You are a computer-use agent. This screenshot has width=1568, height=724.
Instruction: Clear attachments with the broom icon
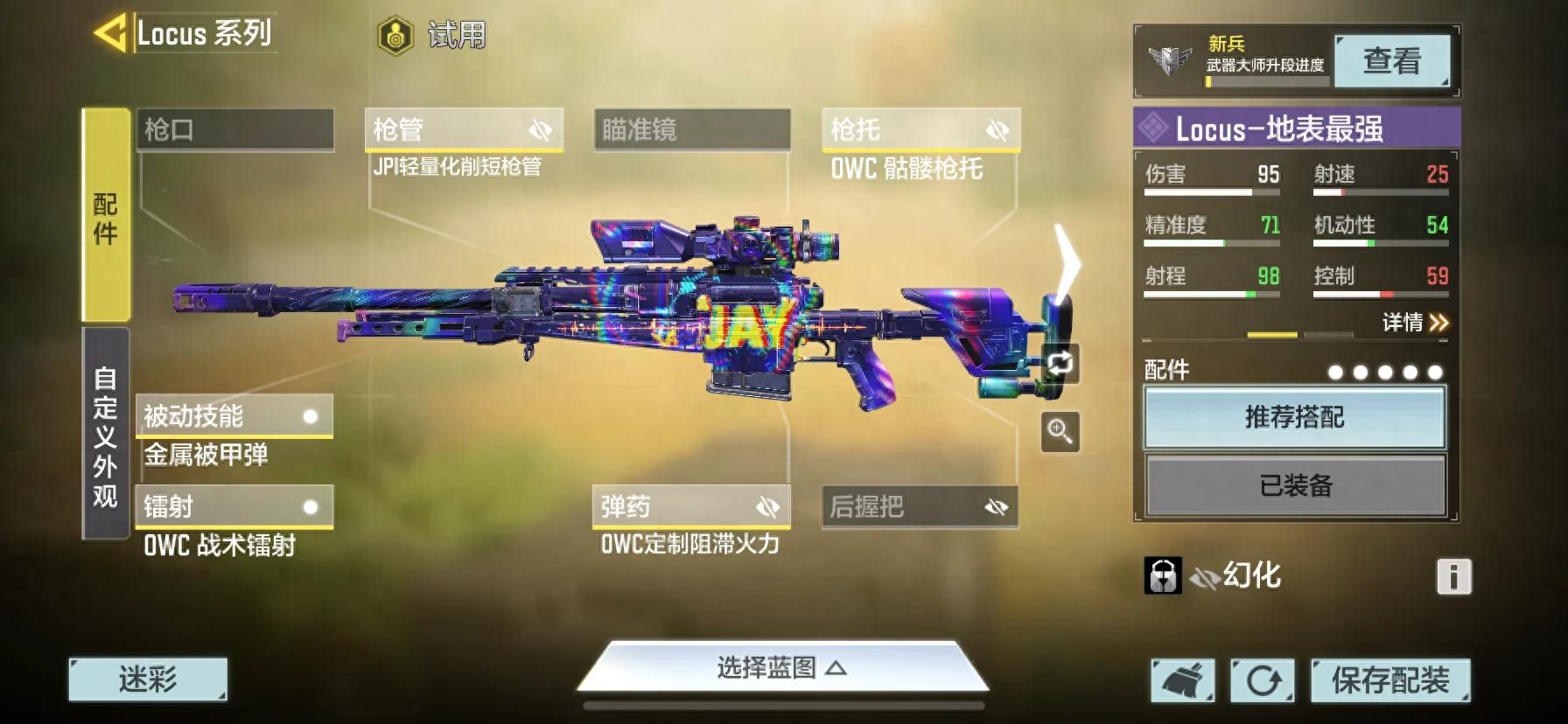tap(1182, 680)
